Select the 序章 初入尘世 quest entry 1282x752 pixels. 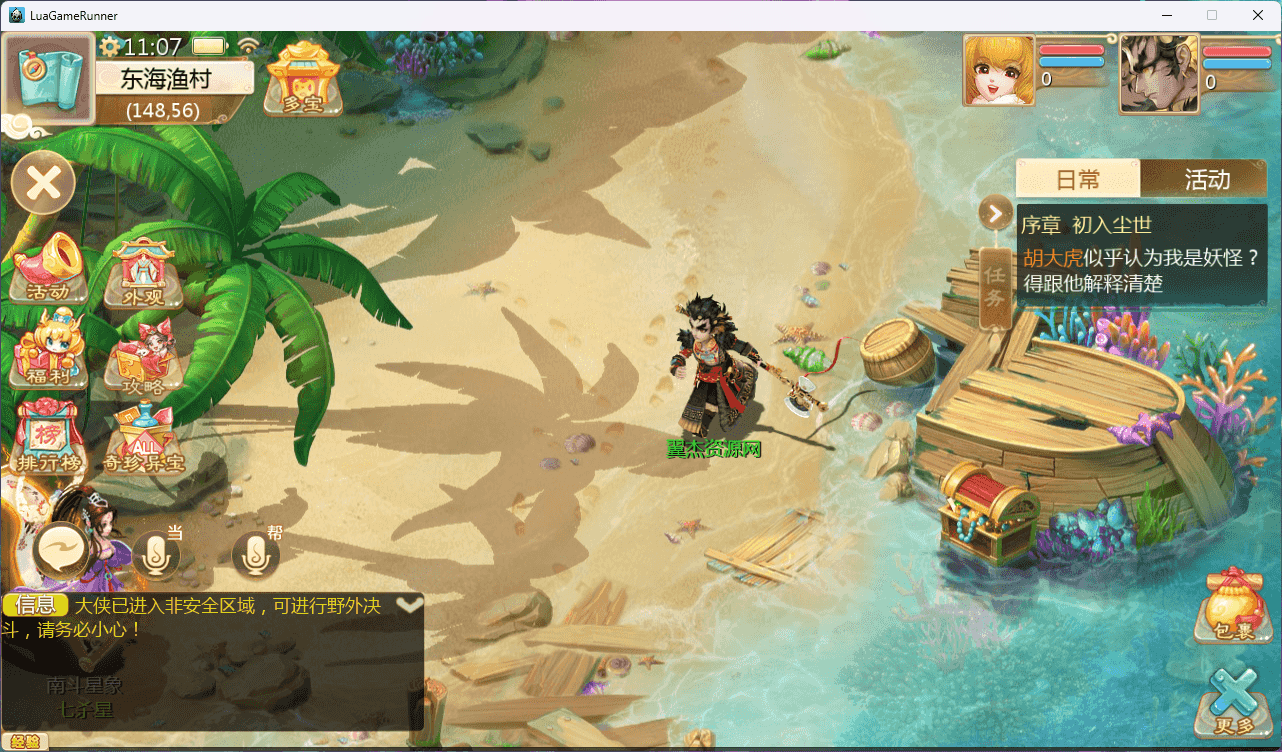pyautogui.click(x=1142, y=255)
